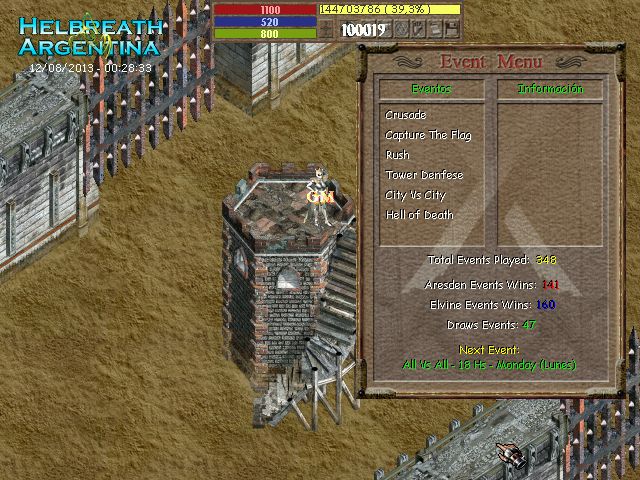640x480 pixels.
Task: Choose Capture The Flag from the event list
Action: click(428, 135)
